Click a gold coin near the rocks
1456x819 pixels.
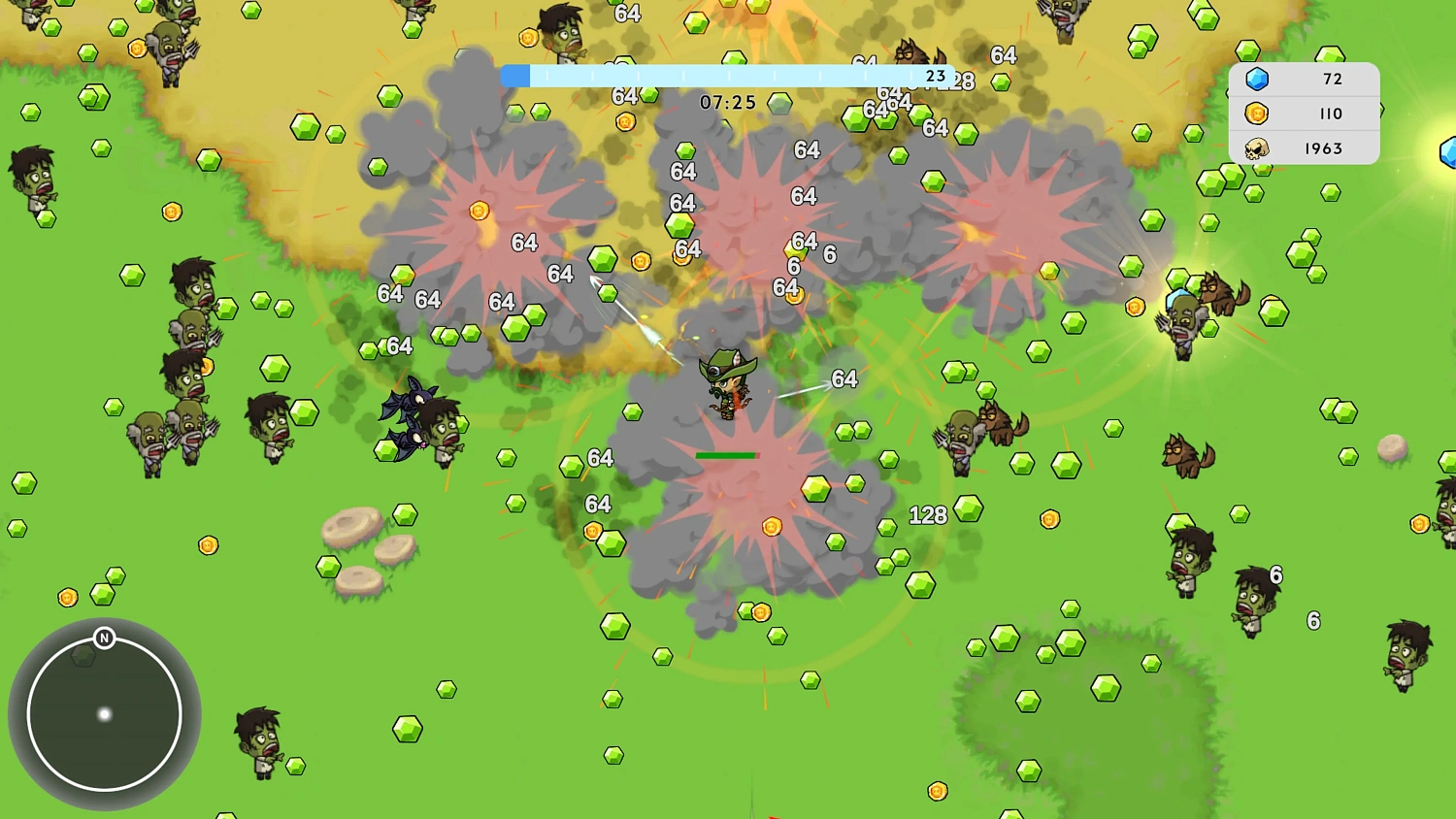click(207, 546)
